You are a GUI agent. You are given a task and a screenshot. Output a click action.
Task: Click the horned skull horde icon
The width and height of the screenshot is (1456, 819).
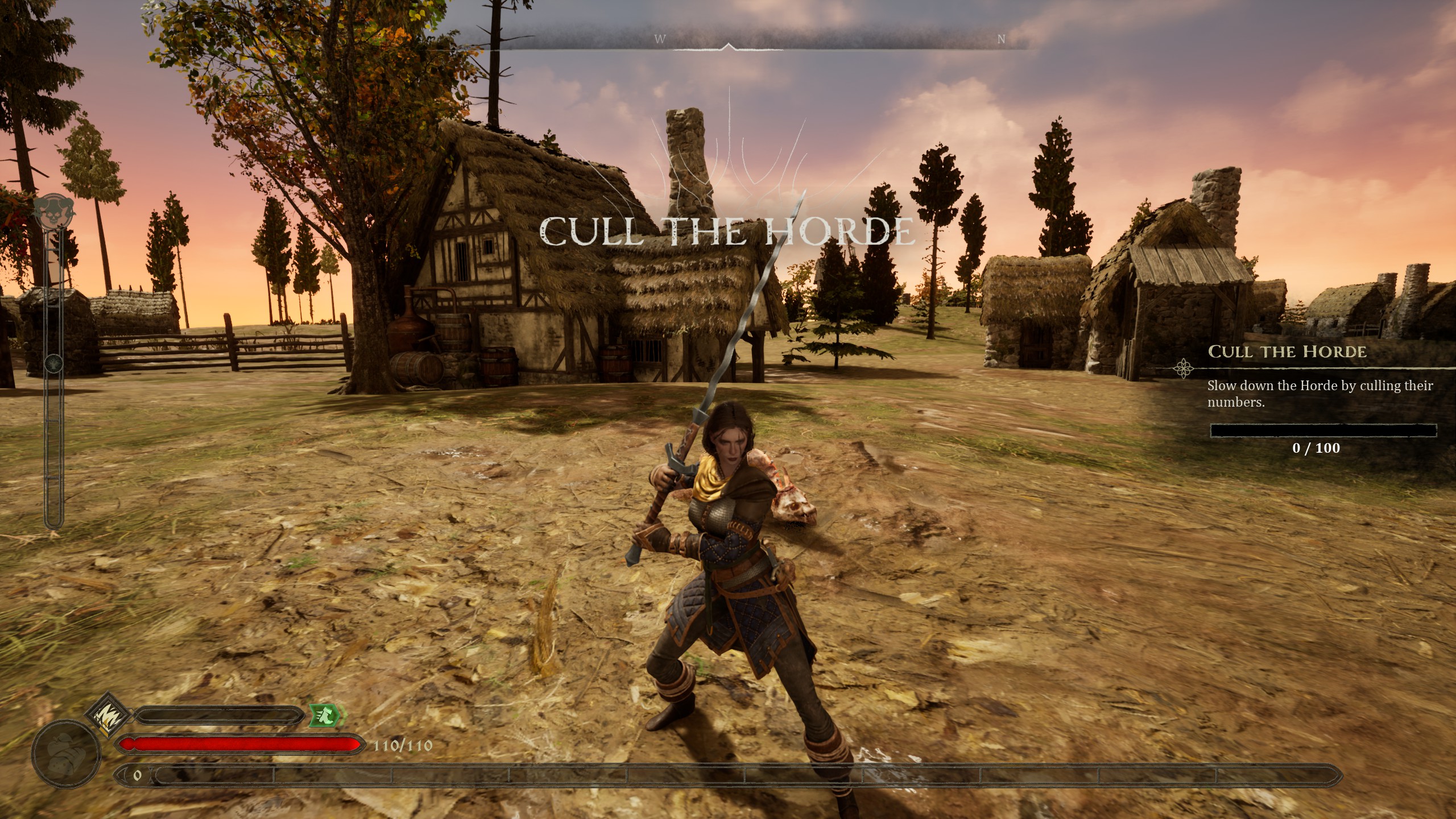(53, 212)
